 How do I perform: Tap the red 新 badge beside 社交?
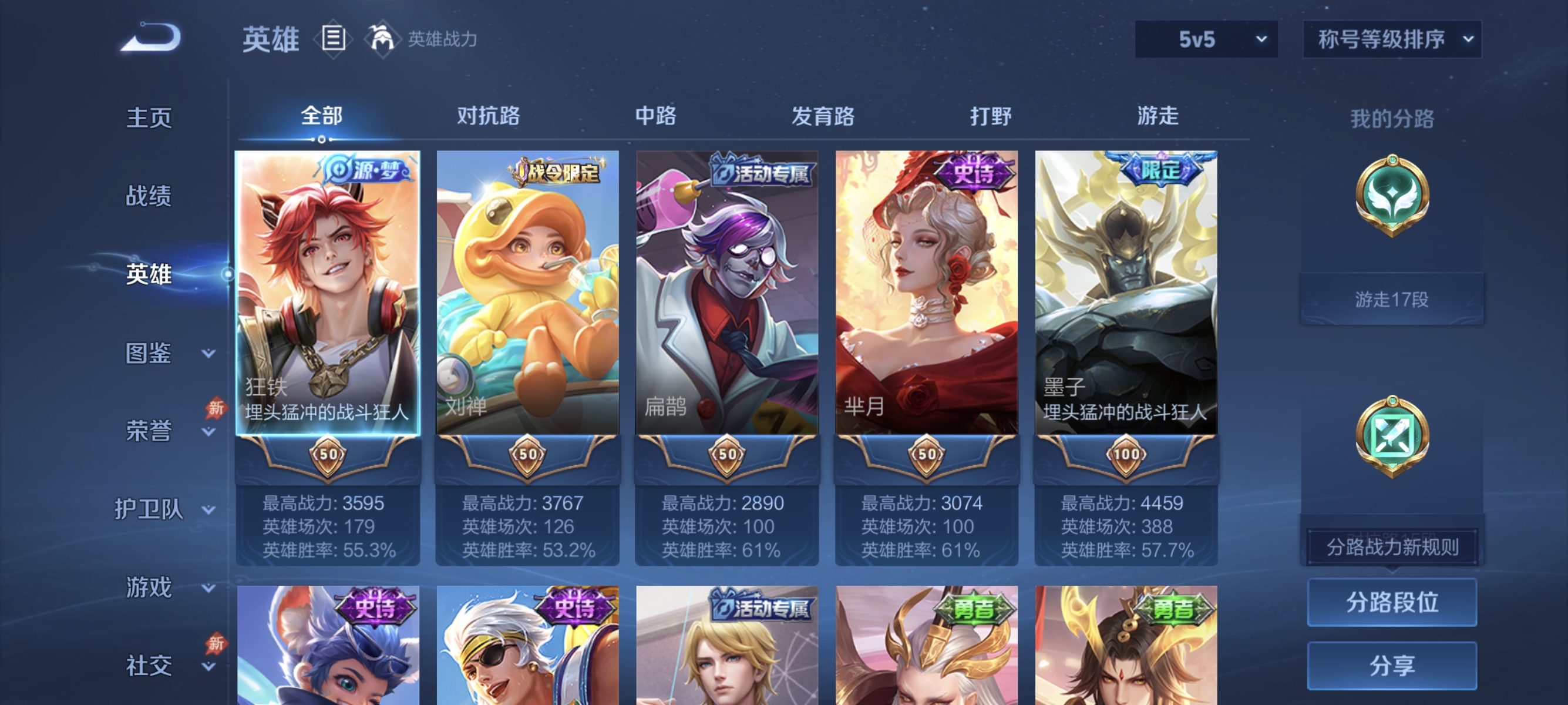tap(216, 643)
